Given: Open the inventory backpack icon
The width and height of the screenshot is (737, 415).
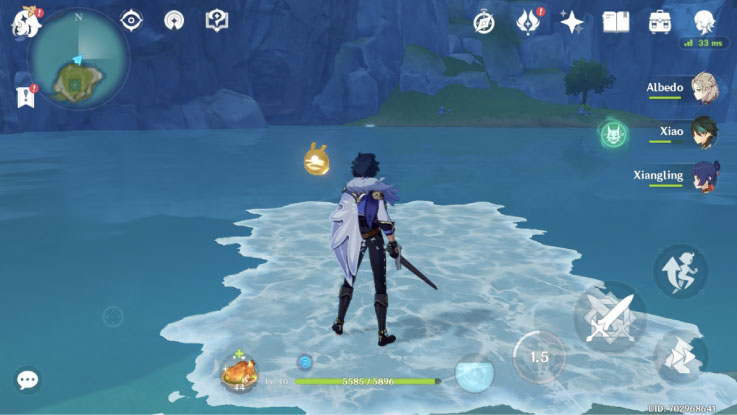Looking at the screenshot, I should [660, 22].
